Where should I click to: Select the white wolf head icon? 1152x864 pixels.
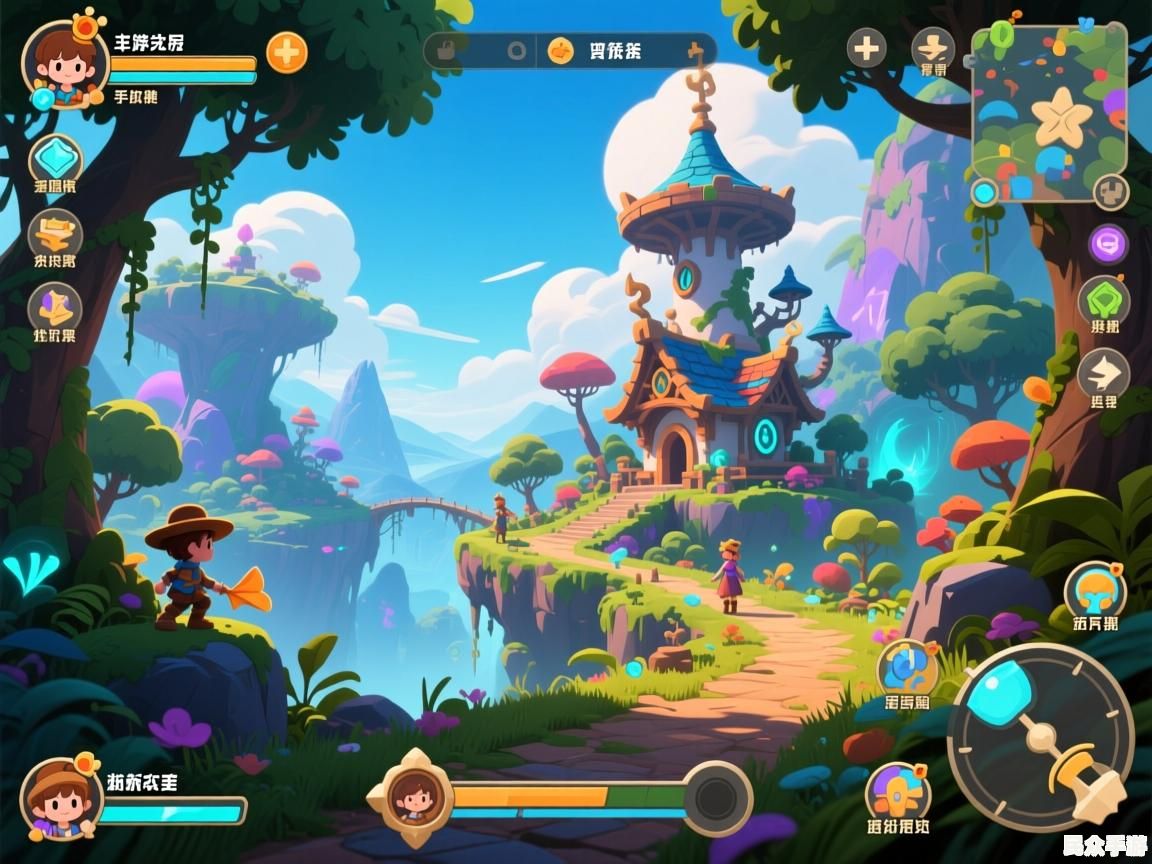(1104, 374)
